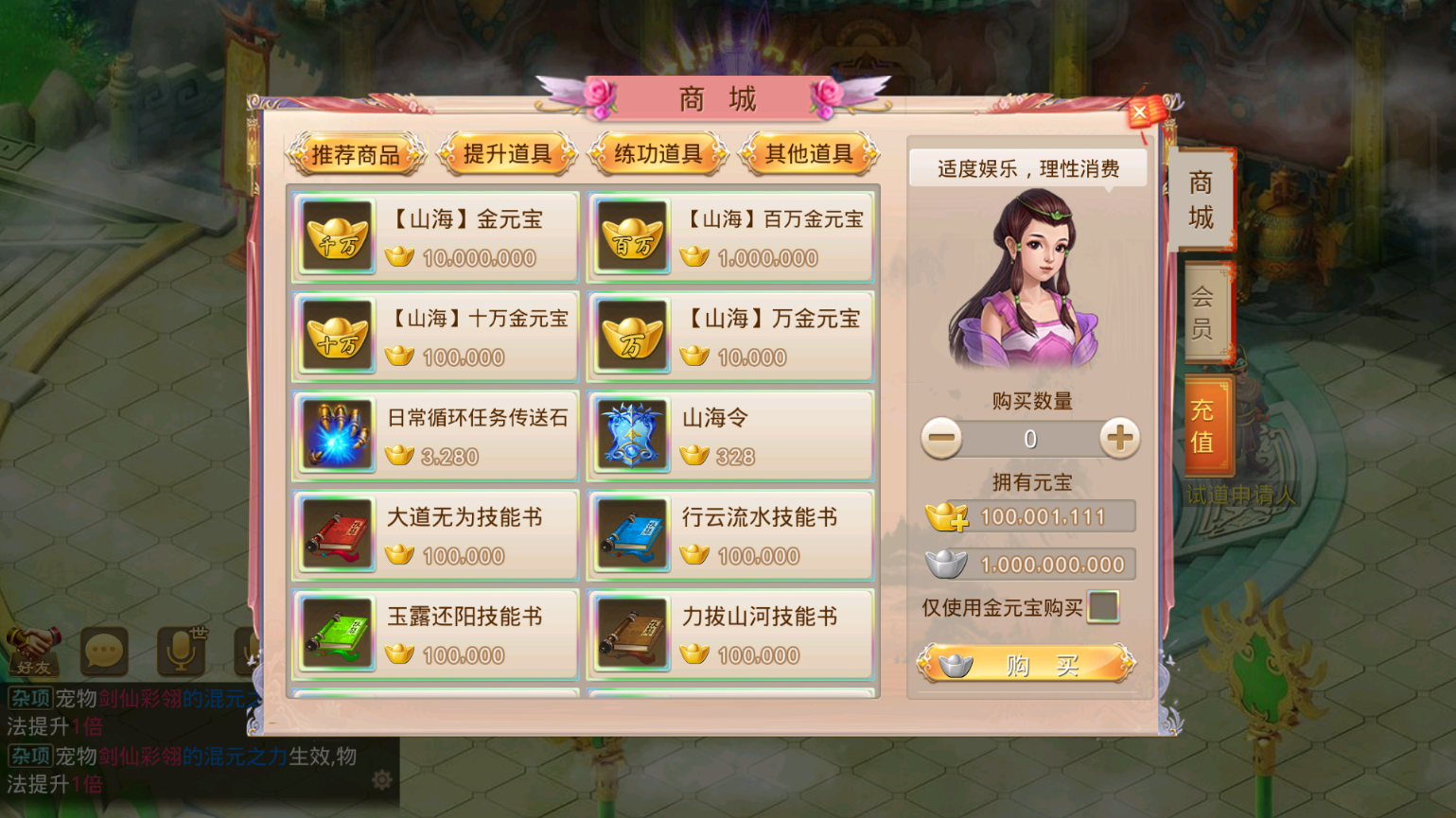Click the plus button to increase quantity
The height and width of the screenshot is (818, 1456).
1120,438
